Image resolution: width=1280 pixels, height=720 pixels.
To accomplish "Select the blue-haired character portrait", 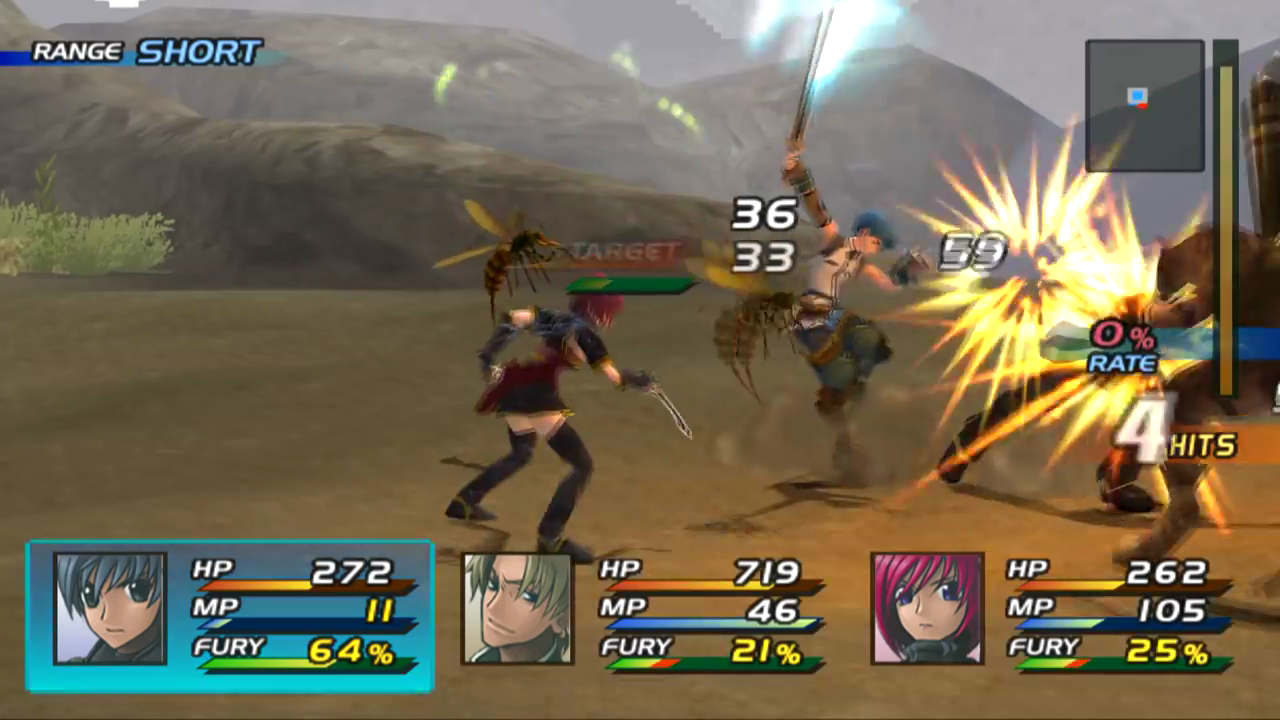I will (110, 608).
